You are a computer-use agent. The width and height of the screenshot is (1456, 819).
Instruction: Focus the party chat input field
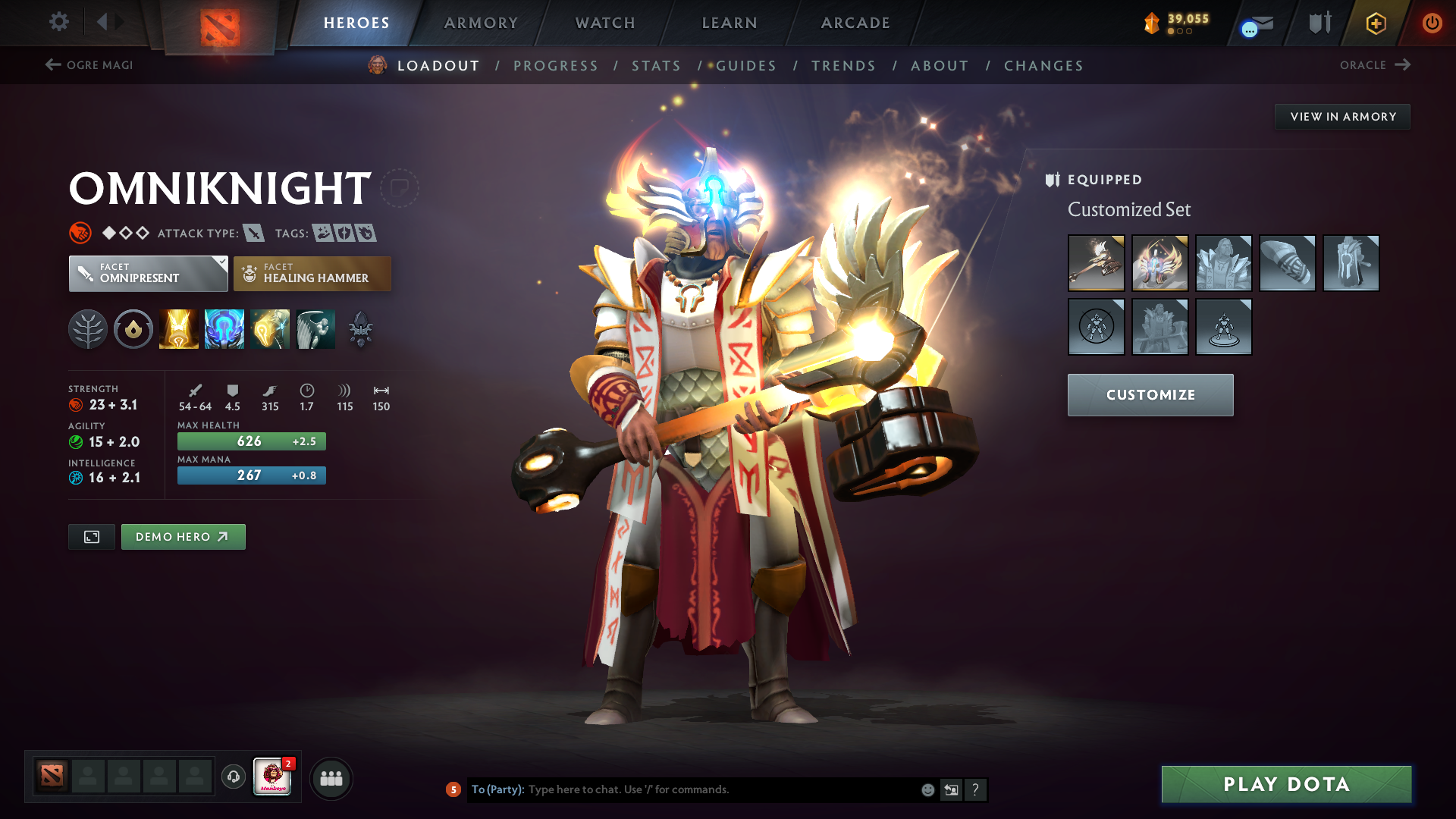click(x=720, y=789)
